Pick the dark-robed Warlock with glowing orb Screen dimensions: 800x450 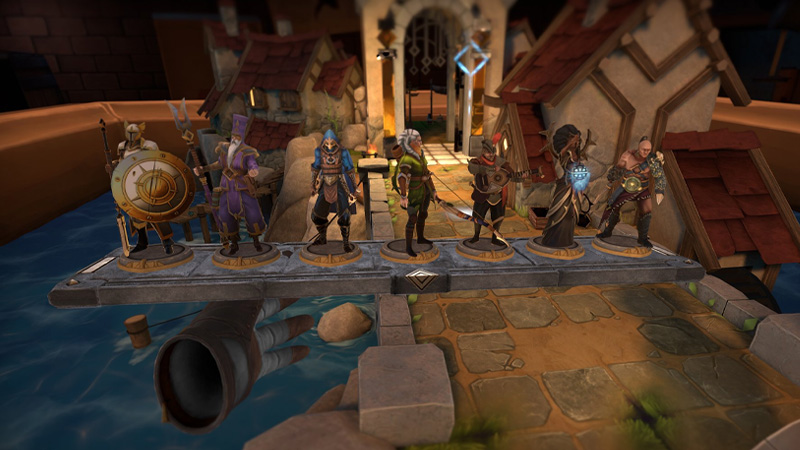tap(565, 187)
